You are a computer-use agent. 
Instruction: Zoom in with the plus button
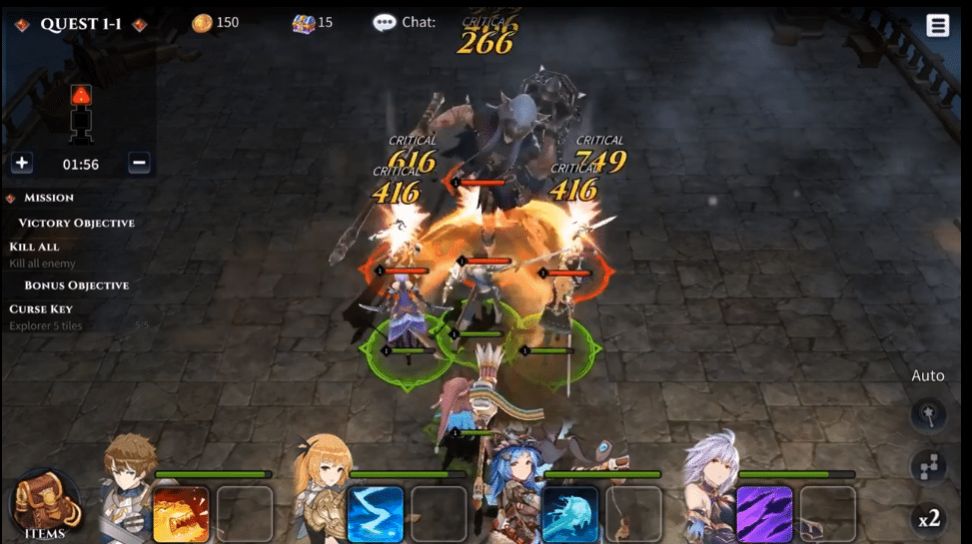(x=22, y=163)
